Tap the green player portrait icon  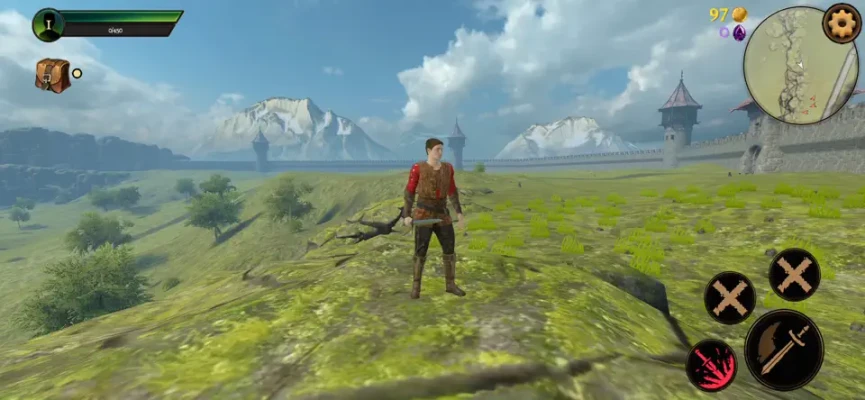click(48, 24)
